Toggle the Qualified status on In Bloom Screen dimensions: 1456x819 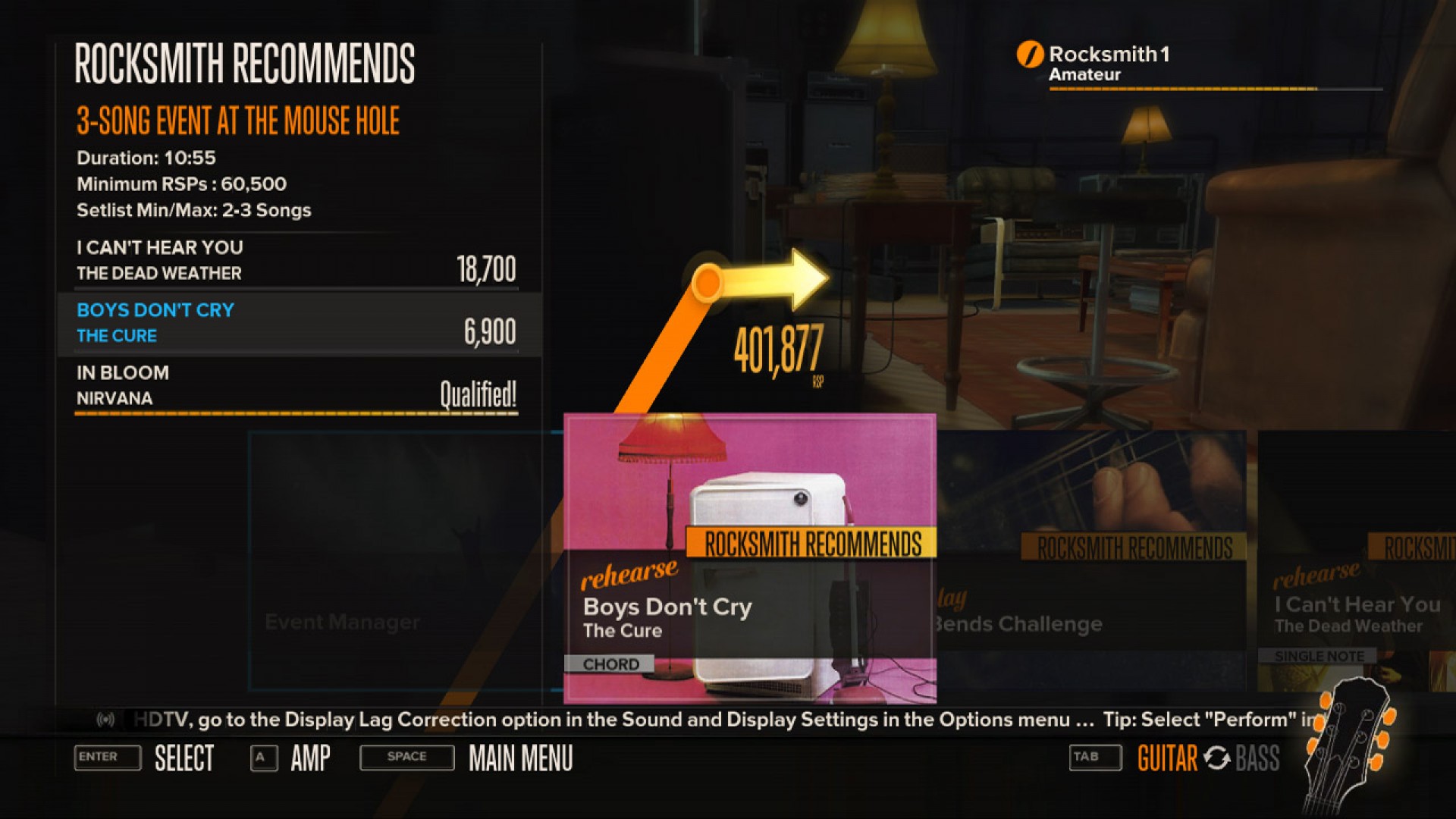click(x=479, y=393)
